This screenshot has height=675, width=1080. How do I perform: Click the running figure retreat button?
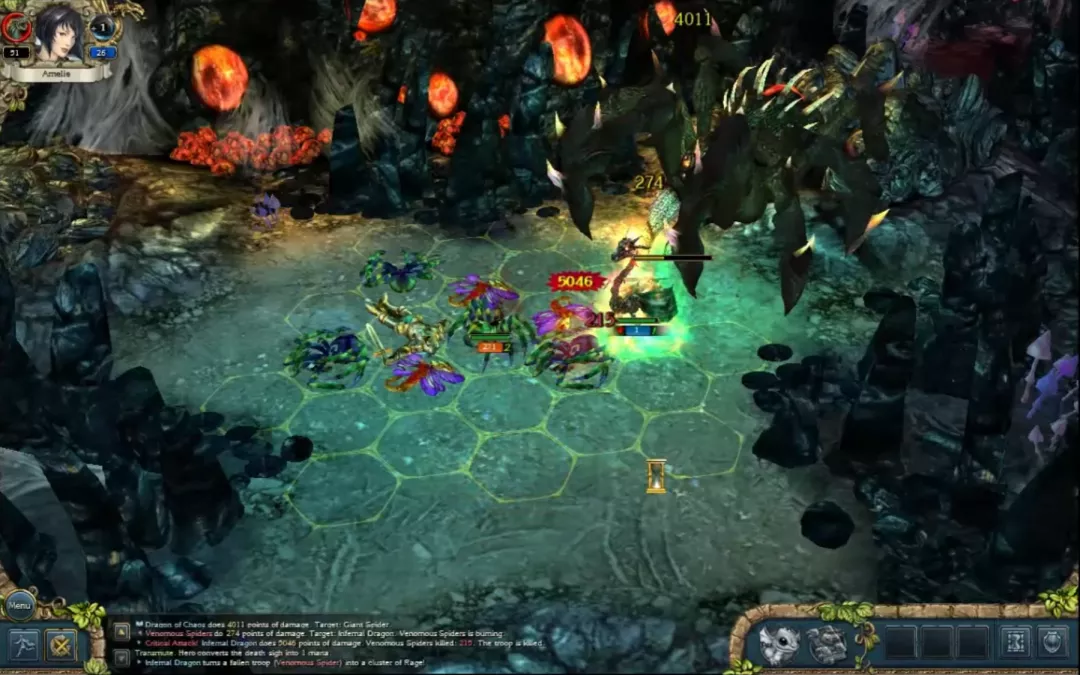[23, 645]
